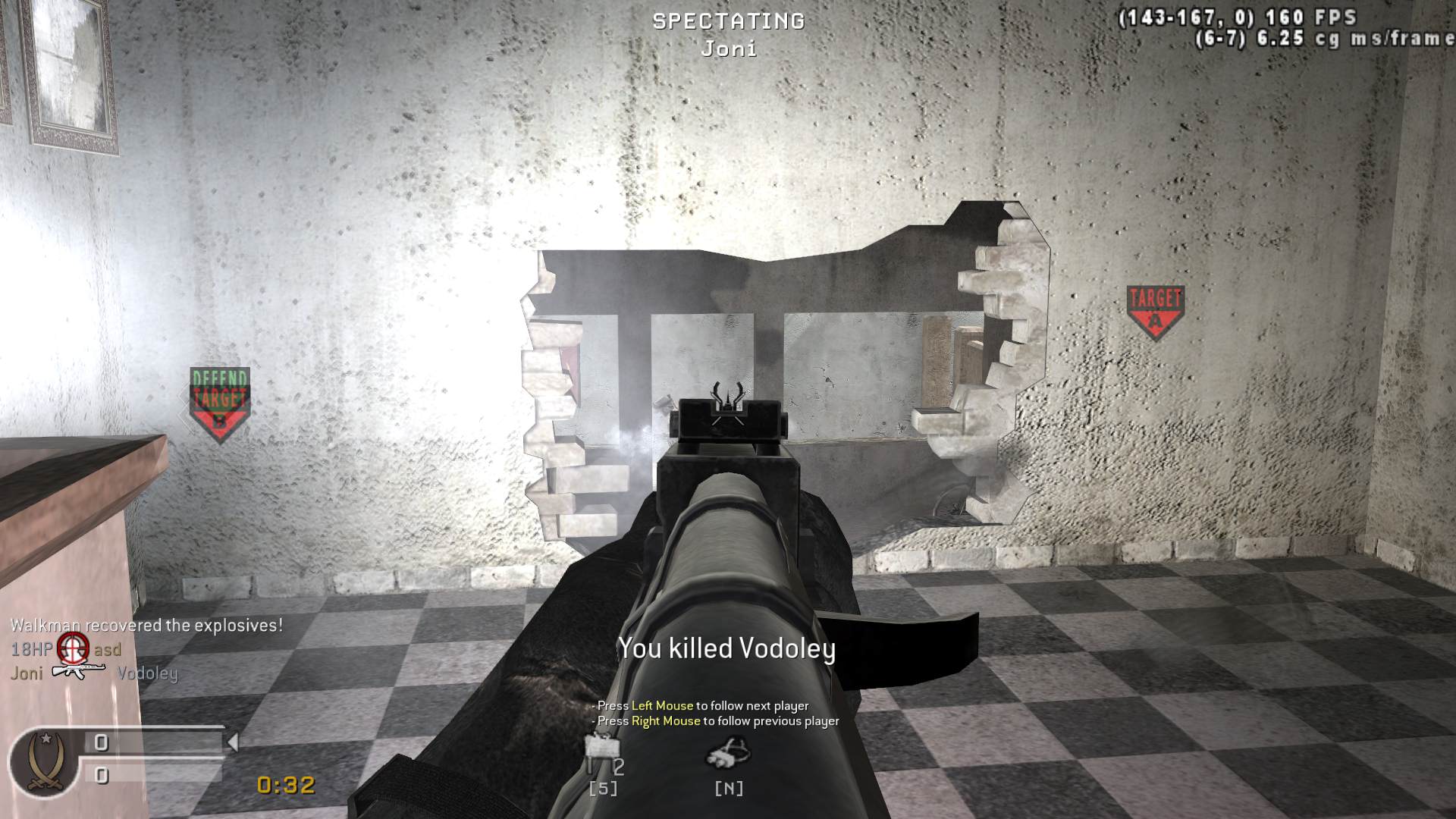Select player name Vodoley in the killfeed
Screen dimensions: 1456x819
coord(148,673)
